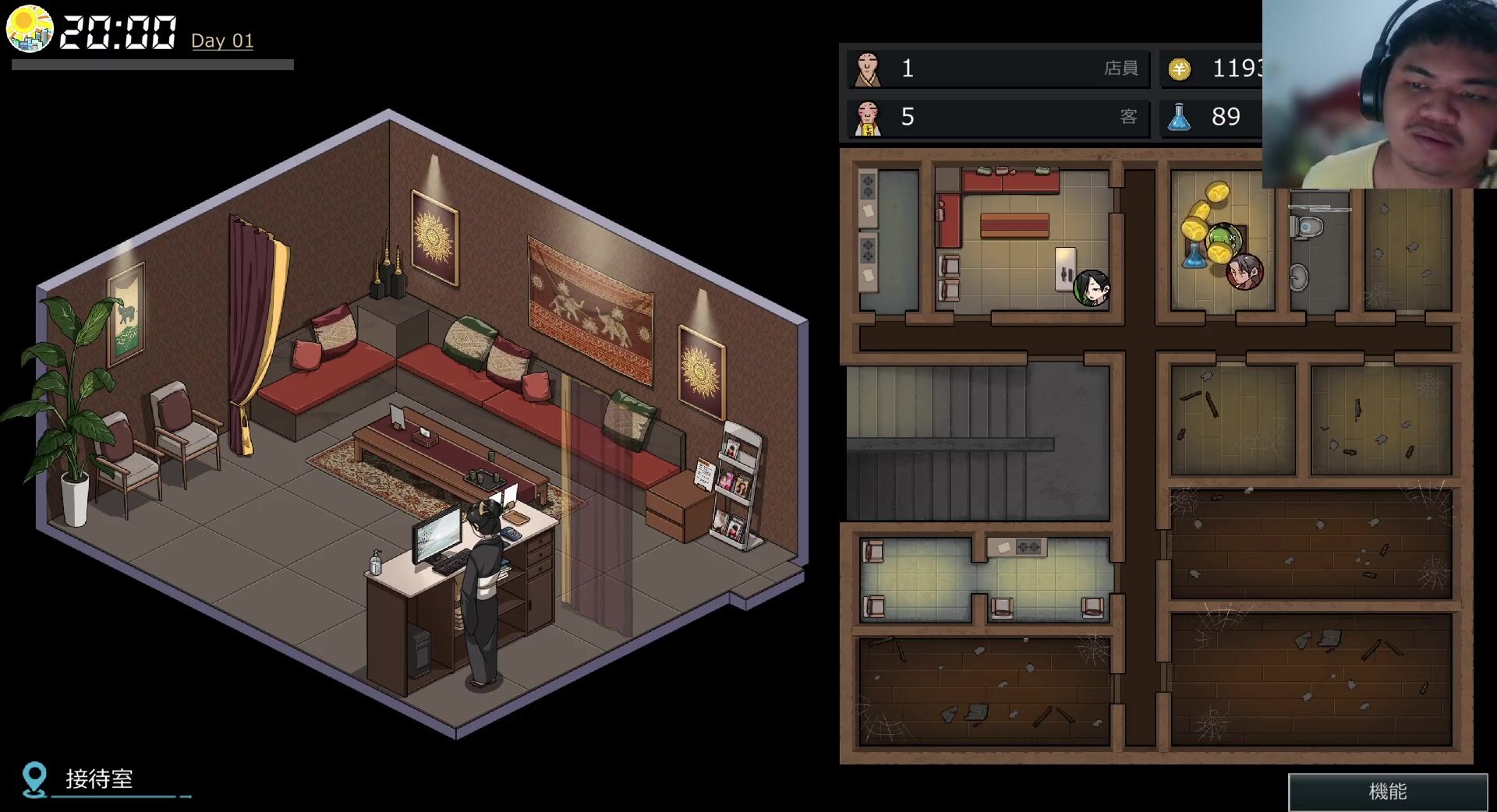Select the toilet room on the floor map
The width and height of the screenshot is (1497, 812).
1318,249
